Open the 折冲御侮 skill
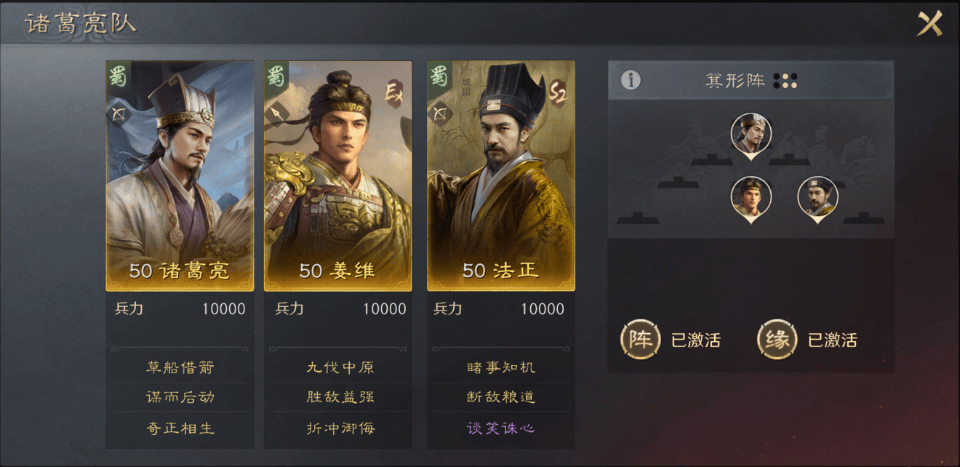This screenshot has width=960, height=467. click(x=340, y=428)
